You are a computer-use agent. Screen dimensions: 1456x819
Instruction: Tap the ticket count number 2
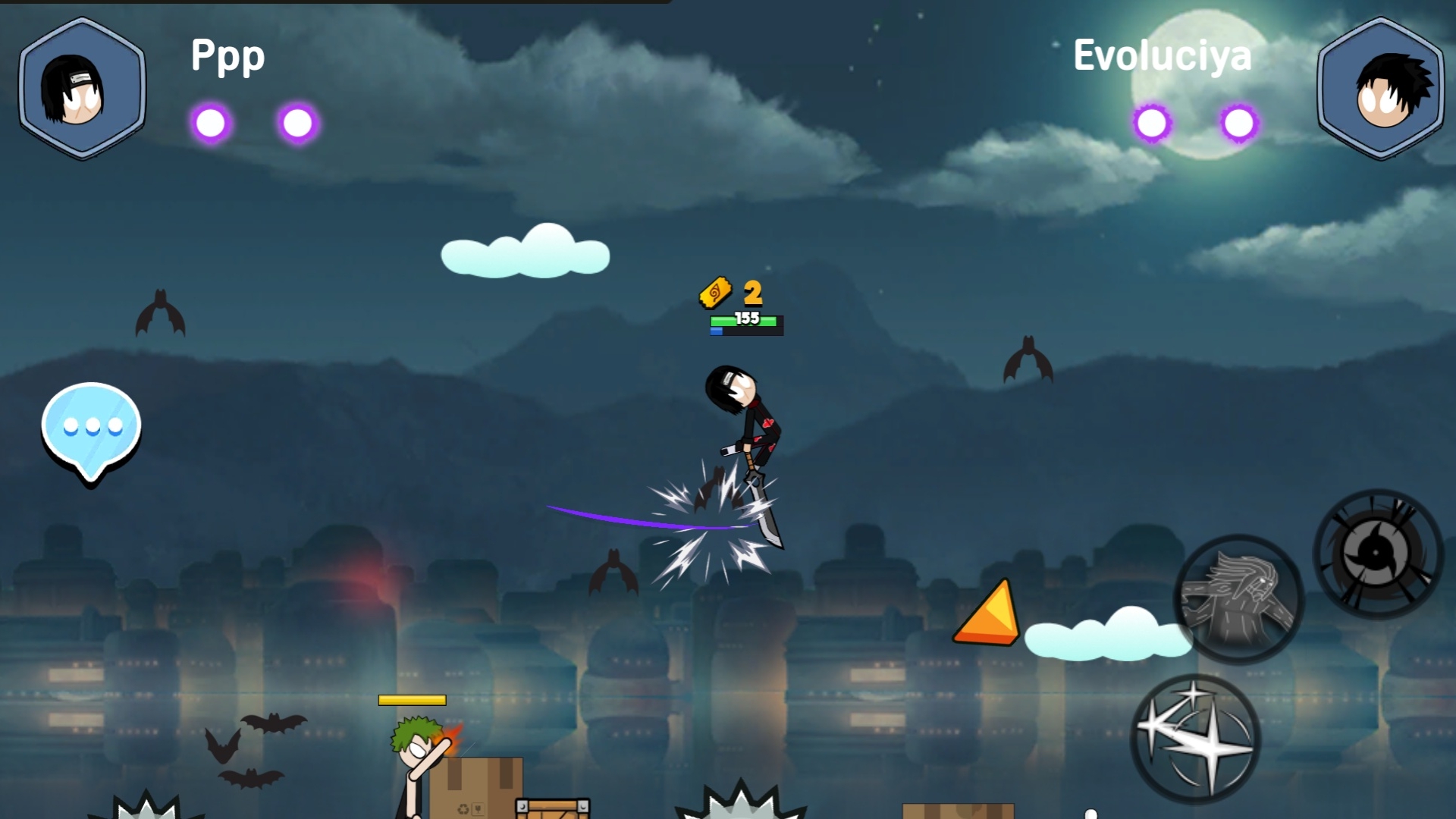752,293
